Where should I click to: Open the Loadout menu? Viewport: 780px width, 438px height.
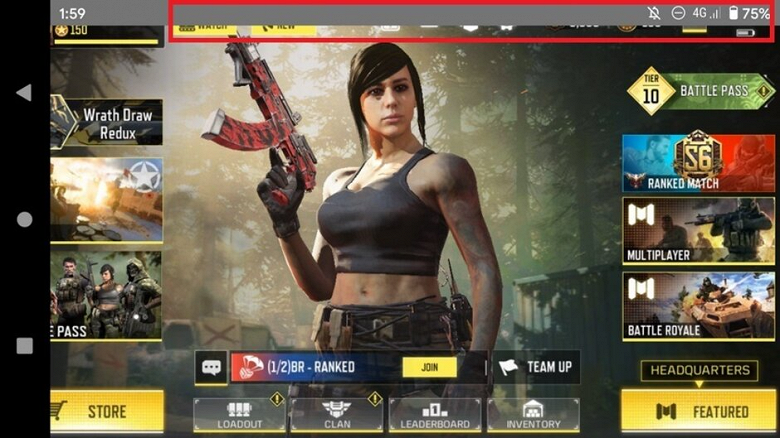239,414
